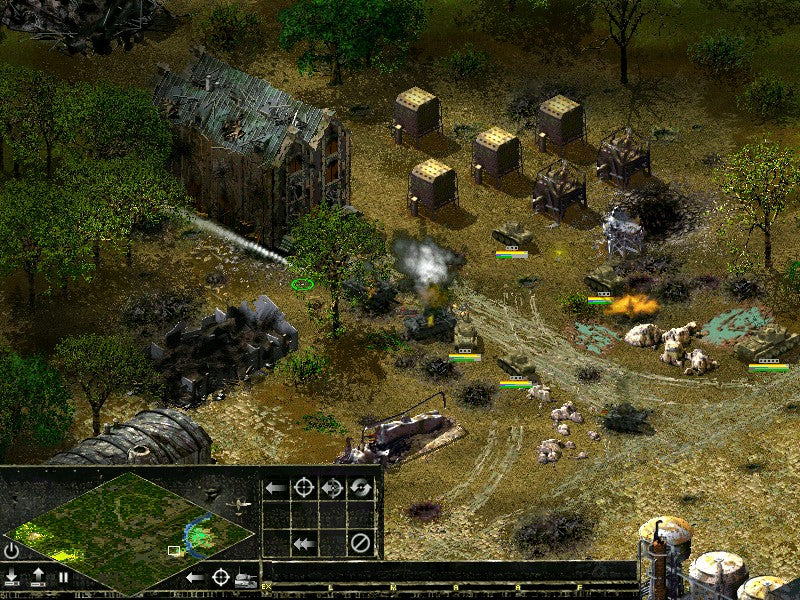Pause the game with the pause button
This screenshot has width=800, height=600.
[63, 577]
